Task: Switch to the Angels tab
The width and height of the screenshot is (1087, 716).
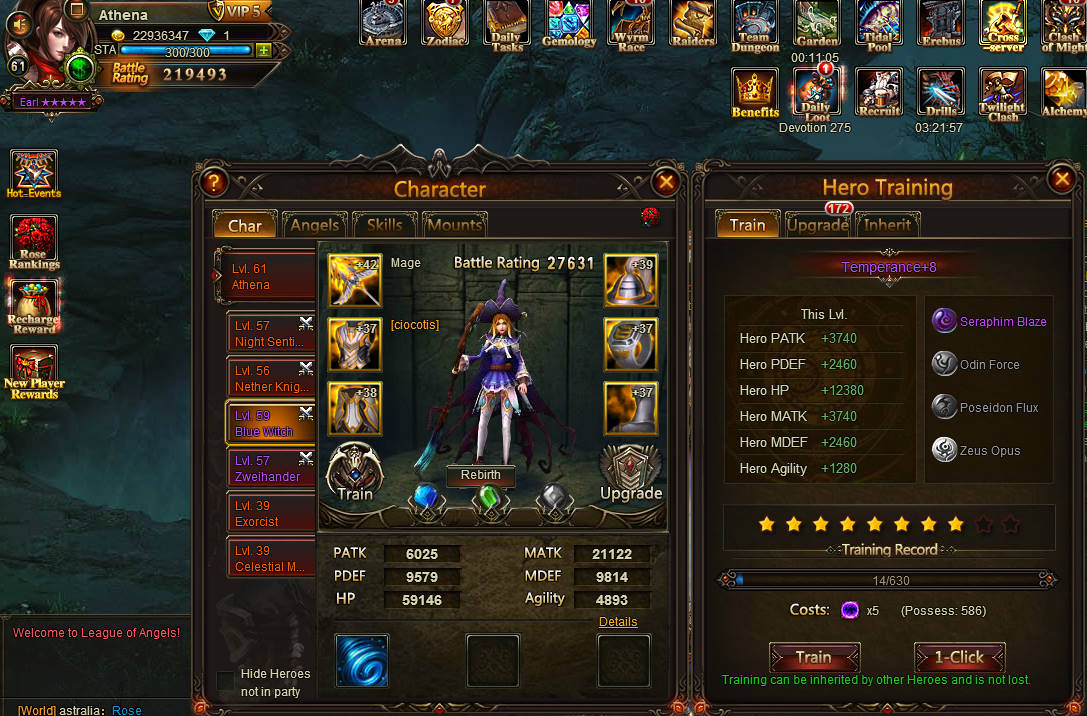Action: 315,225
